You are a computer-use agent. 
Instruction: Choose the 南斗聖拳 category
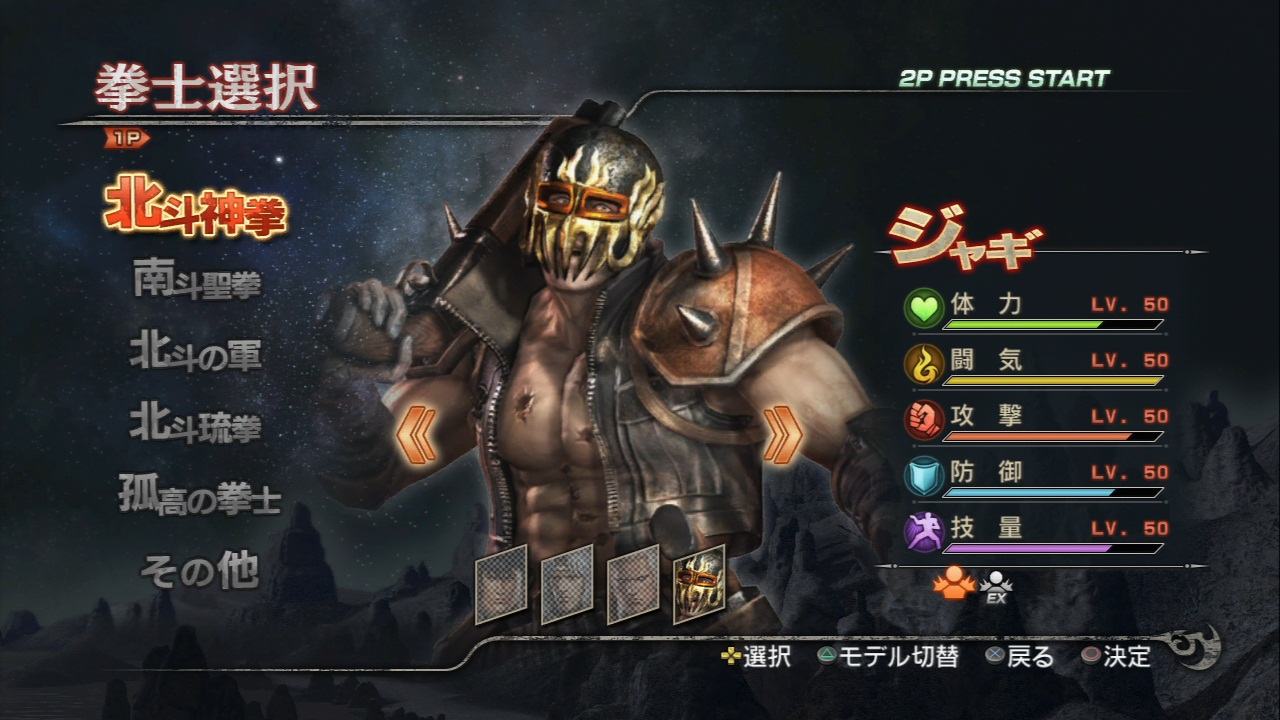point(197,281)
